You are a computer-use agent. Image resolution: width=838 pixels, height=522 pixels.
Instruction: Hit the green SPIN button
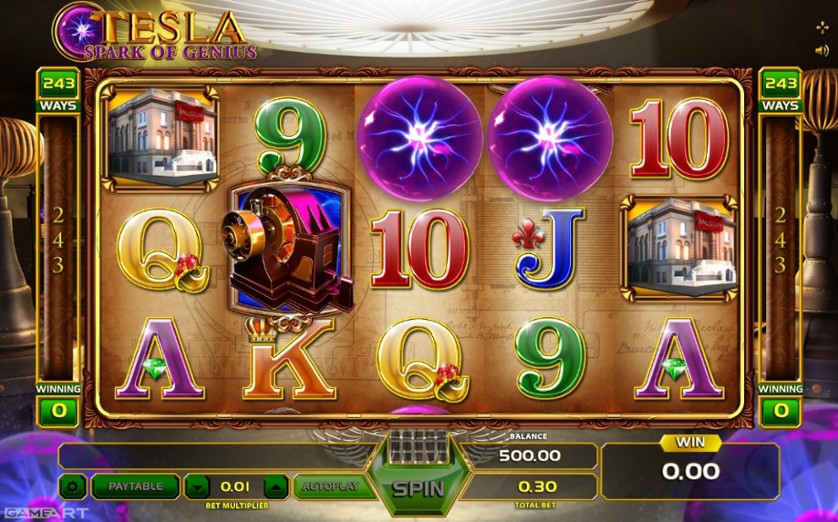[418, 489]
